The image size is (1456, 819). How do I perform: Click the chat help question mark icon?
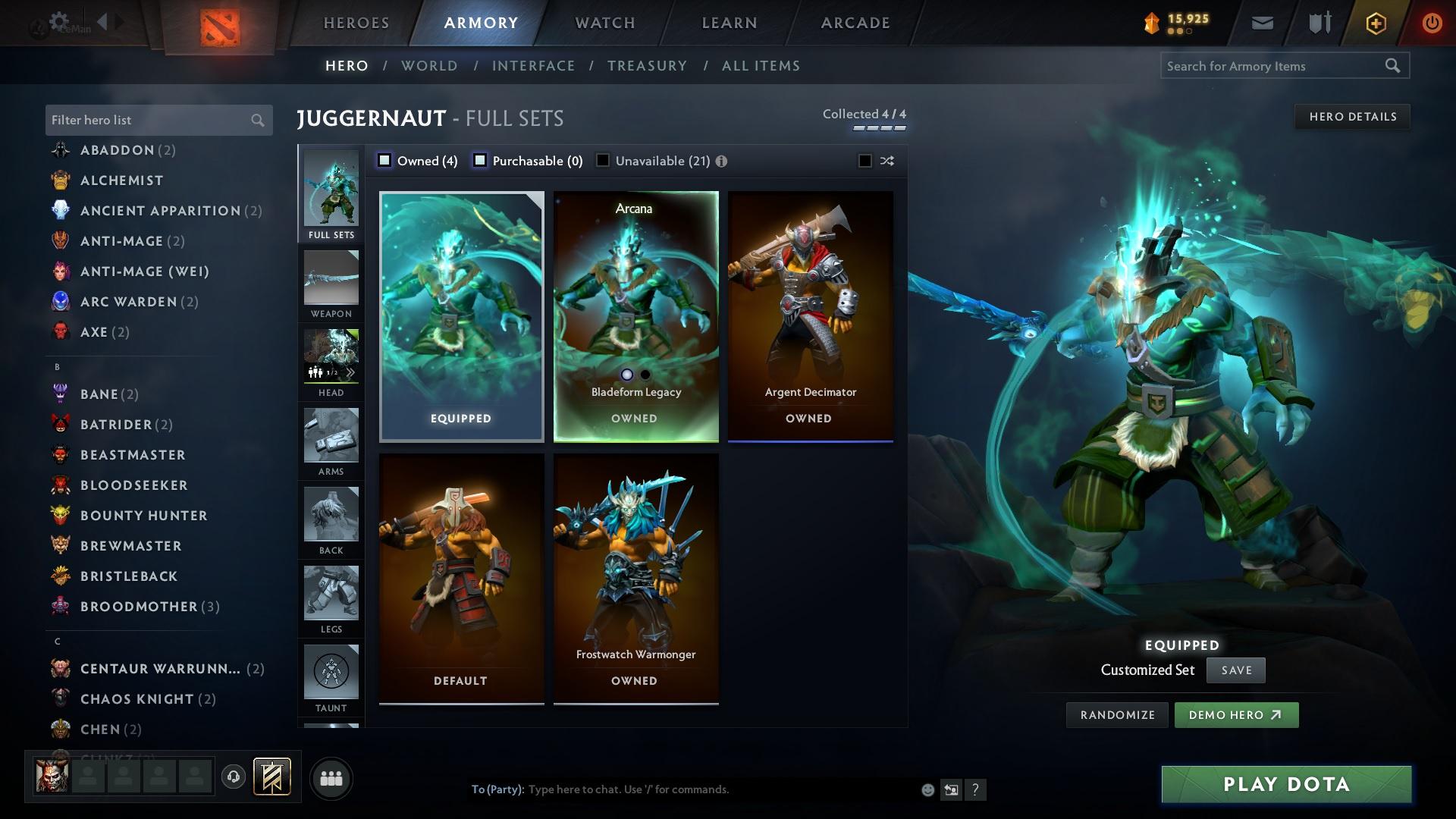coord(975,789)
